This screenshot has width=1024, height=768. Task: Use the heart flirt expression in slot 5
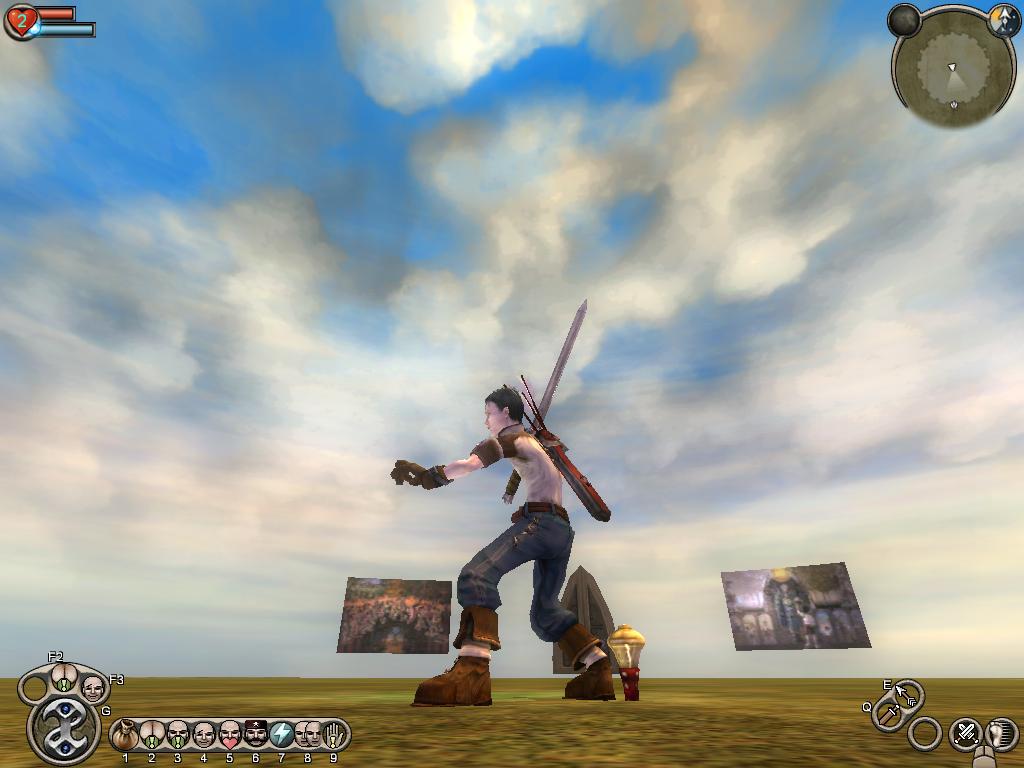click(x=229, y=736)
